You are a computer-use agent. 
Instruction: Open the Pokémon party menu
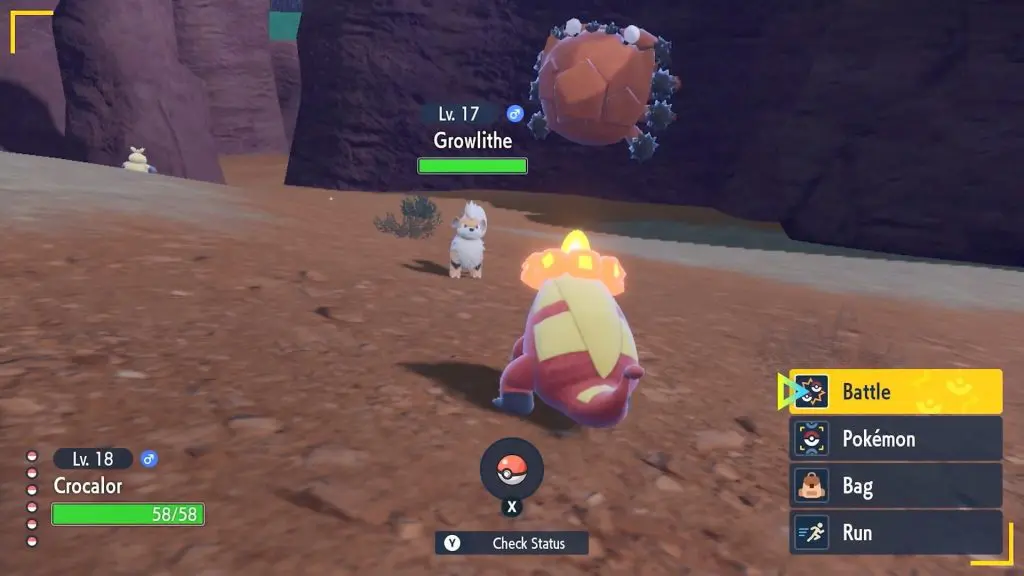point(896,439)
